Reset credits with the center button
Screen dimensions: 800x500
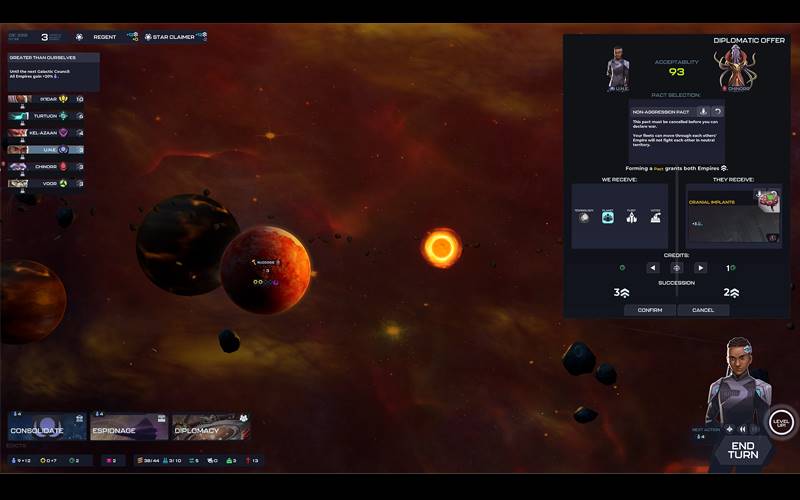pyautogui.click(x=676, y=268)
